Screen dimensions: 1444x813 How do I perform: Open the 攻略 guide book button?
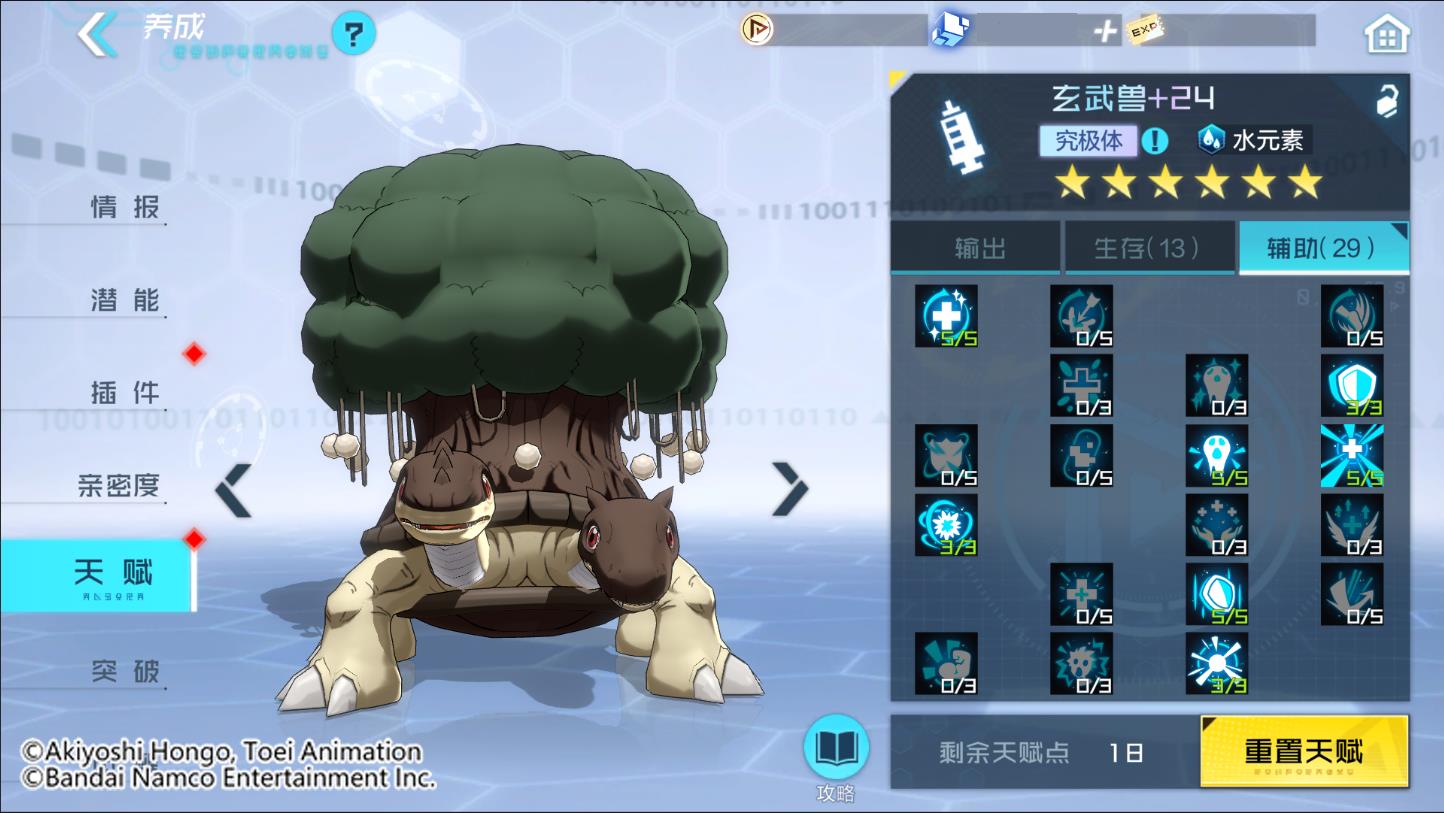(x=836, y=752)
